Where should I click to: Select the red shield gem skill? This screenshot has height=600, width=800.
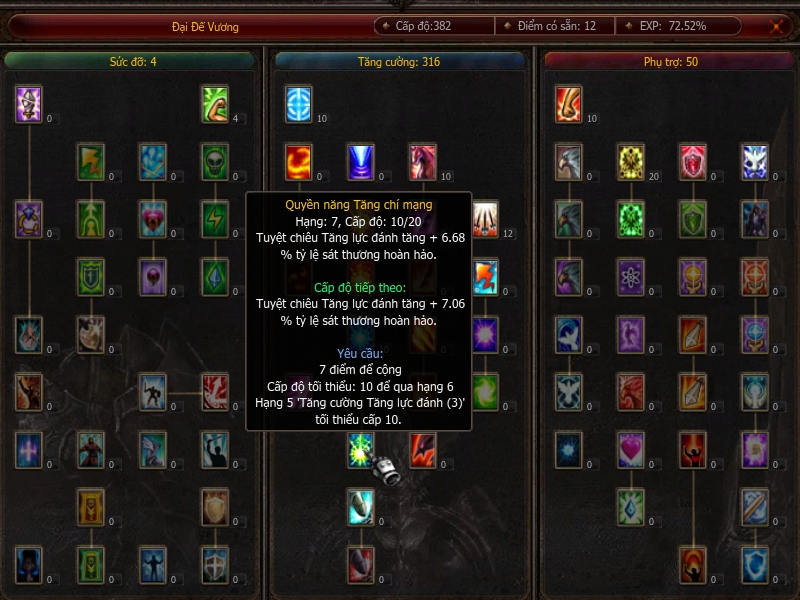click(693, 161)
